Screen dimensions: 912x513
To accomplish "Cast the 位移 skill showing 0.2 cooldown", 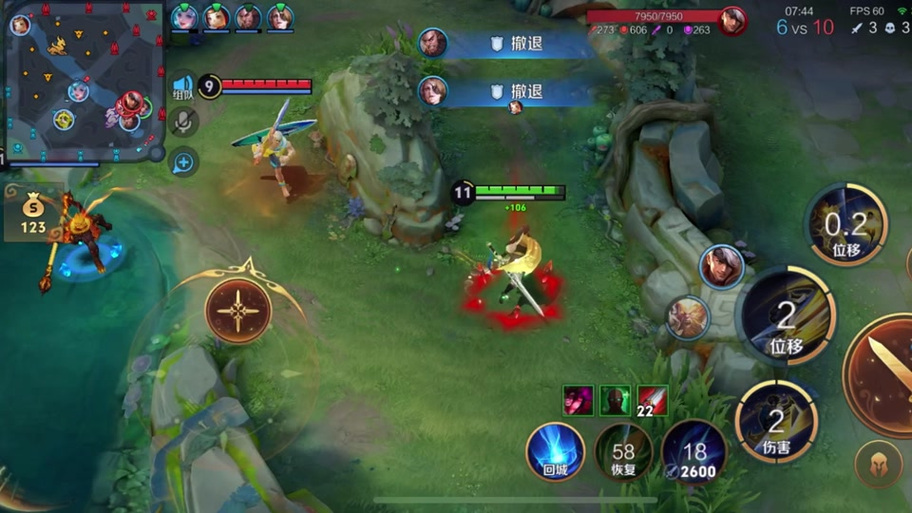I will tap(847, 225).
